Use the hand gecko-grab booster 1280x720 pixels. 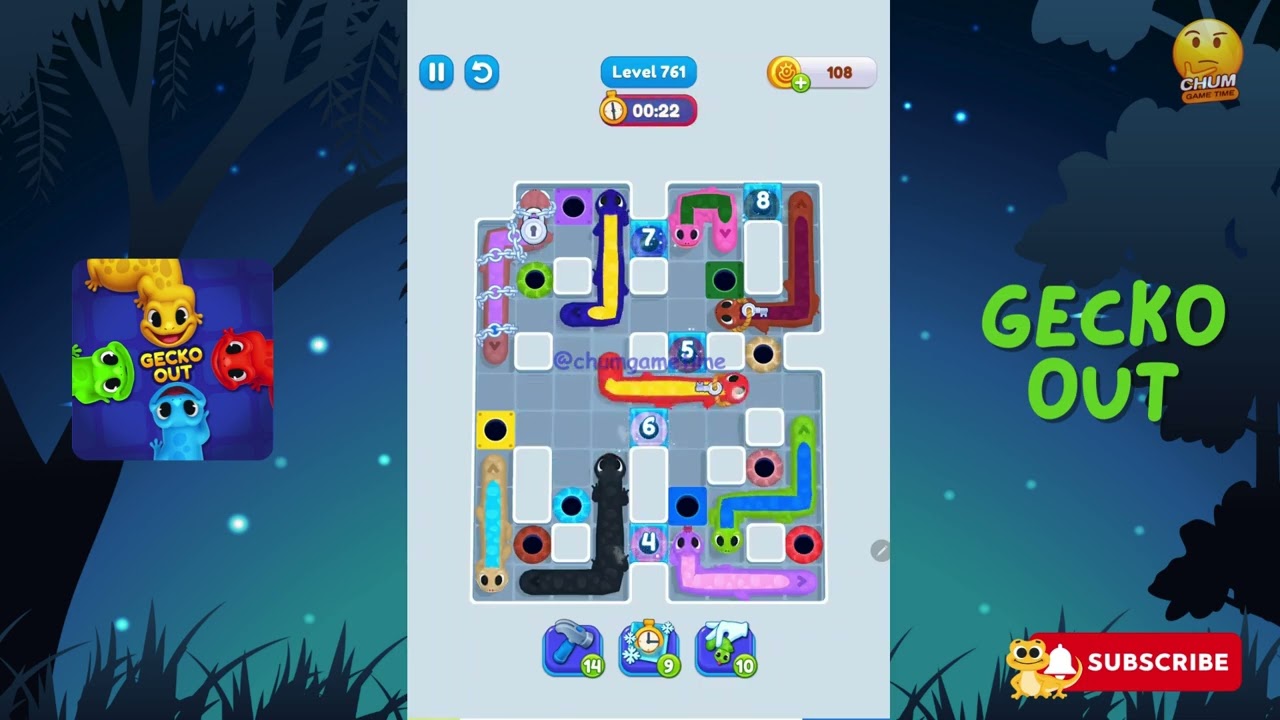point(725,648)
